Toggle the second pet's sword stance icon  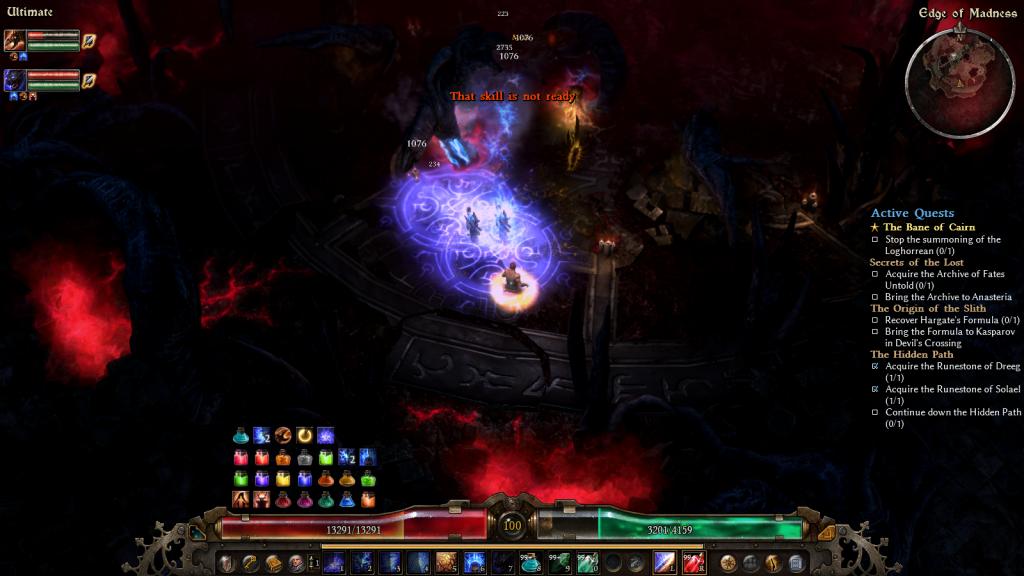tap(89, 80)
